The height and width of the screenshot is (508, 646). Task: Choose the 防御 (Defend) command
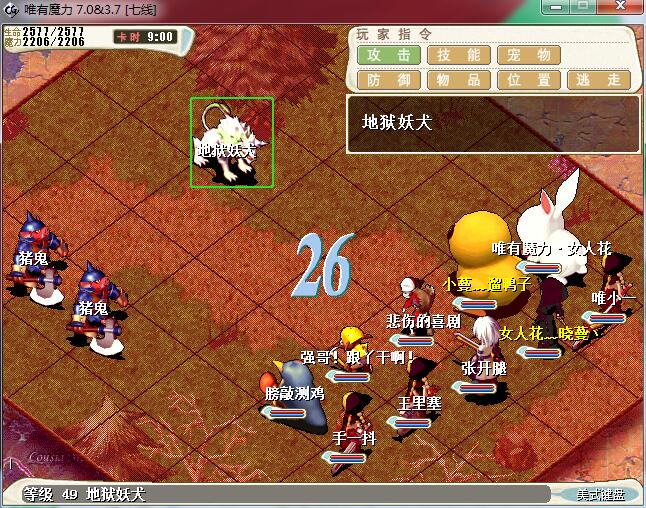click(389, 79)
